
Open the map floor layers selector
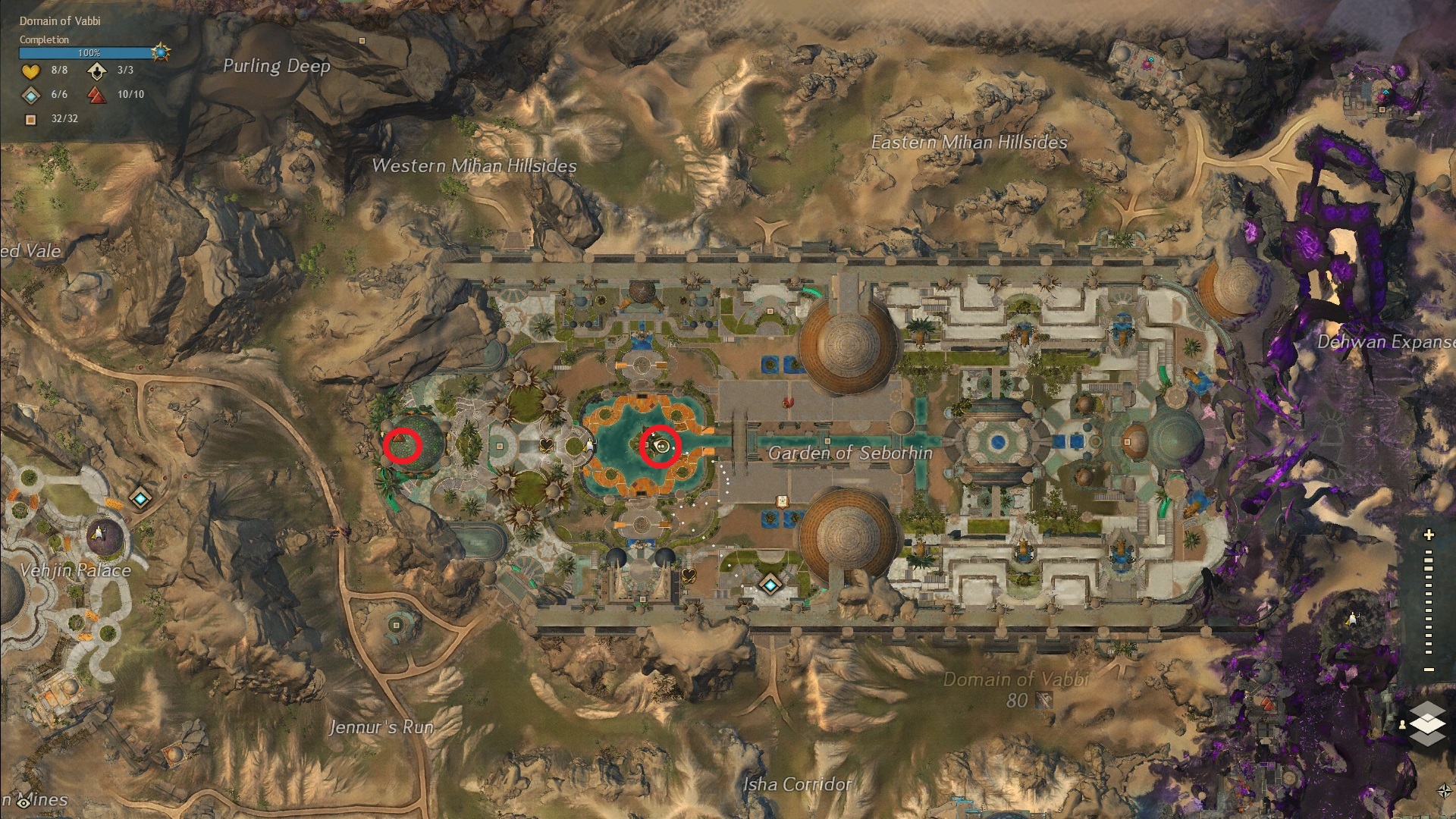click(1427, 723)
